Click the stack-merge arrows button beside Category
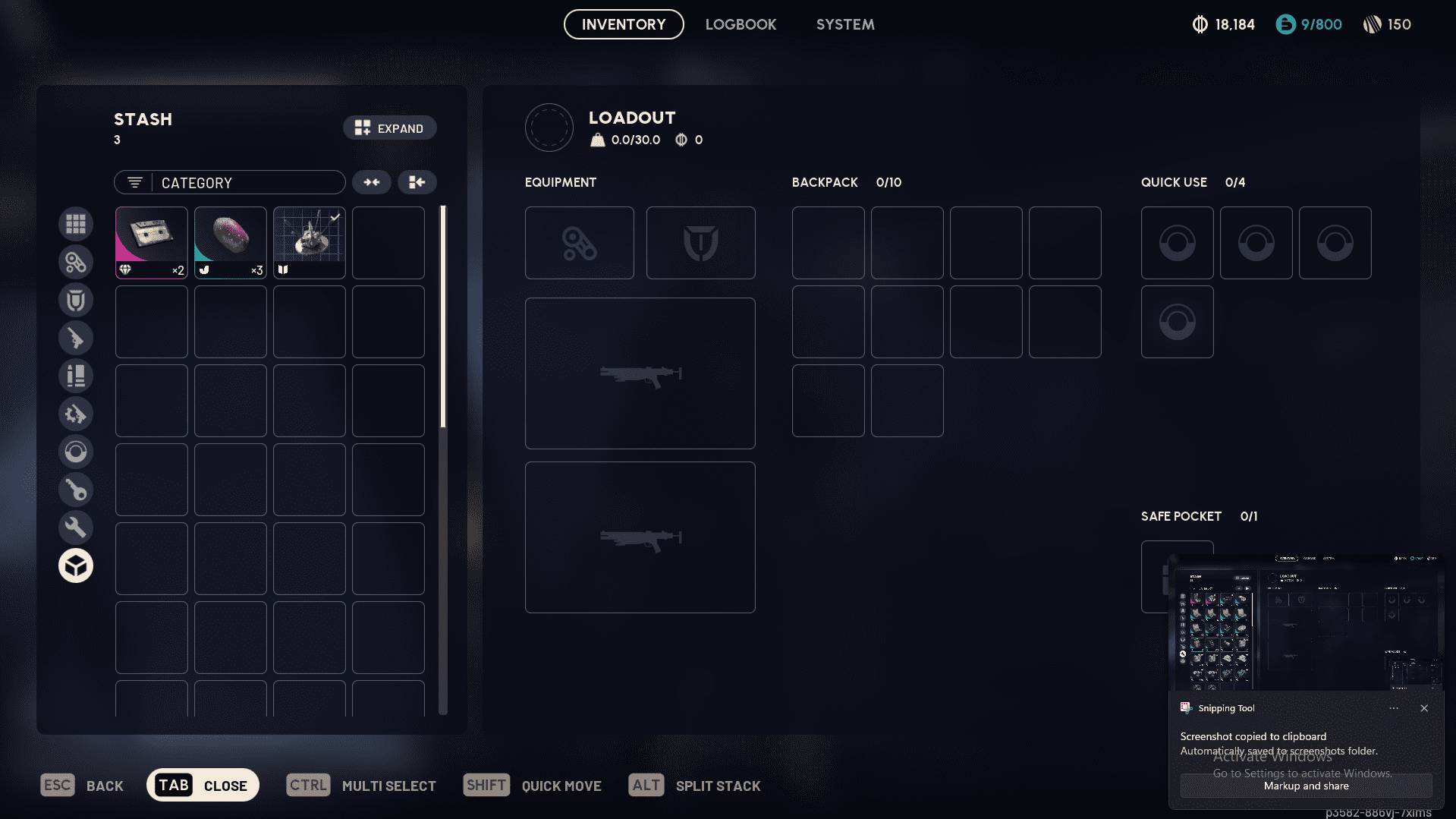 pyautogui.click(x=371, y=182)
